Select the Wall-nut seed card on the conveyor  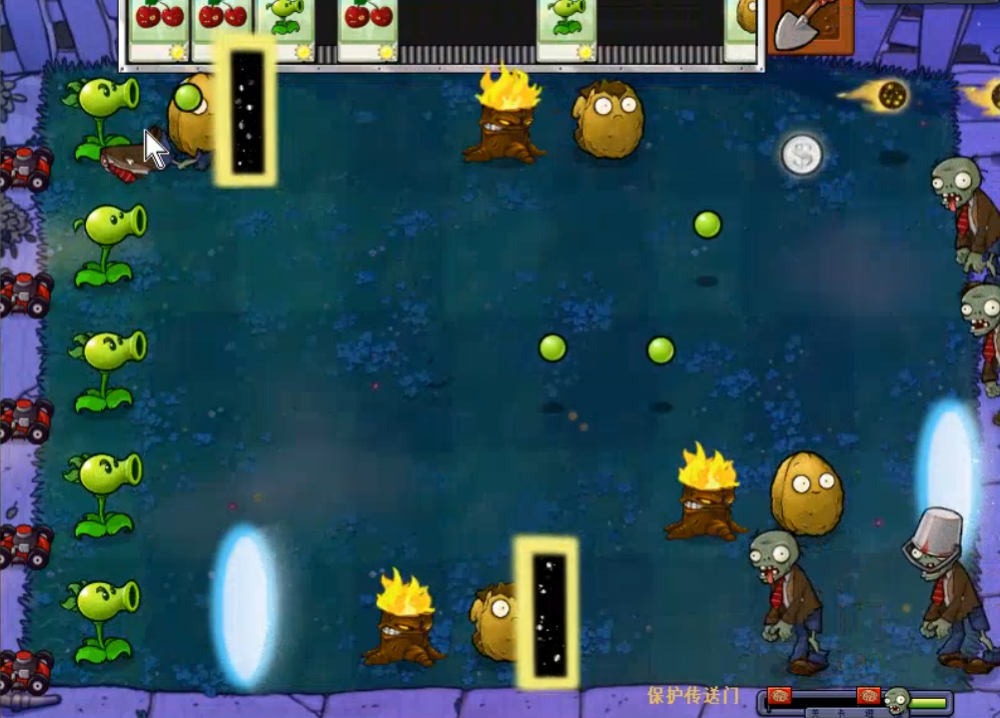[x=744, y=28]
